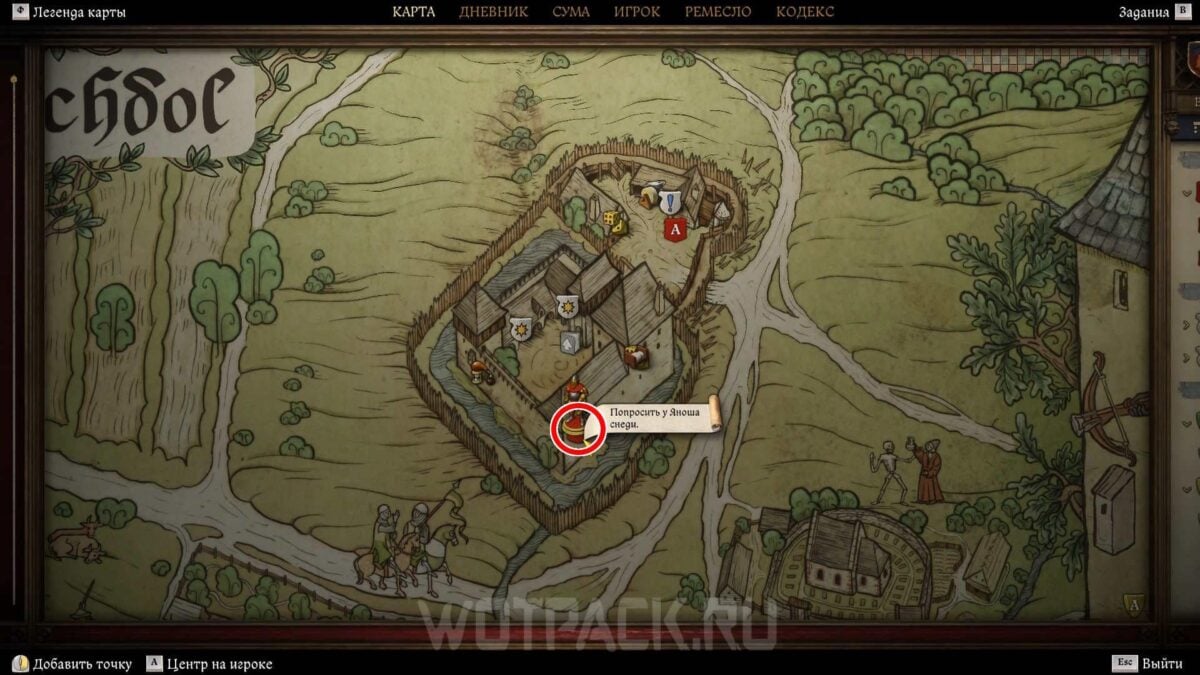Screen dimensions: 1200x675
Task: Switch to the Кодекс tab
Action: coord(804,12)
